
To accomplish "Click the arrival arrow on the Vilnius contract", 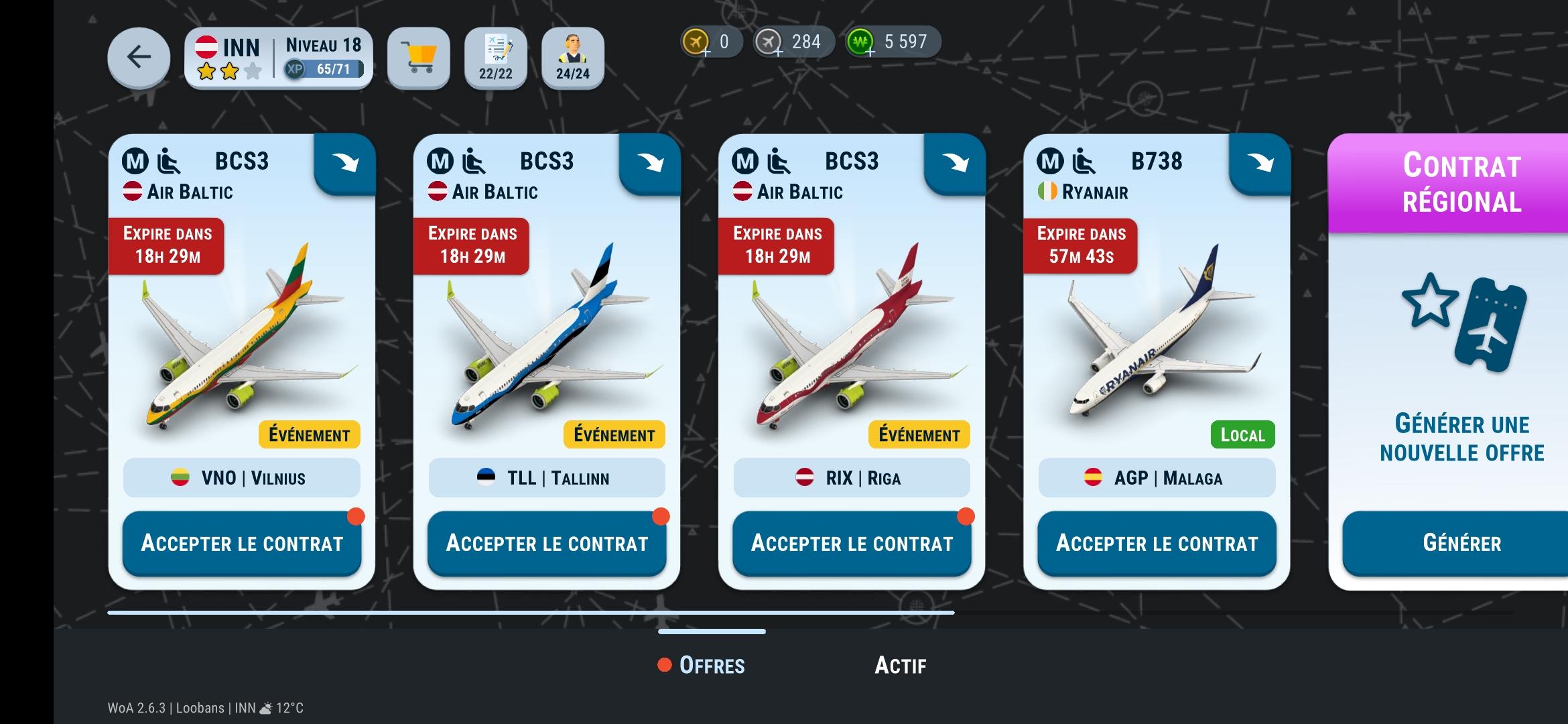I will [346, 163].
